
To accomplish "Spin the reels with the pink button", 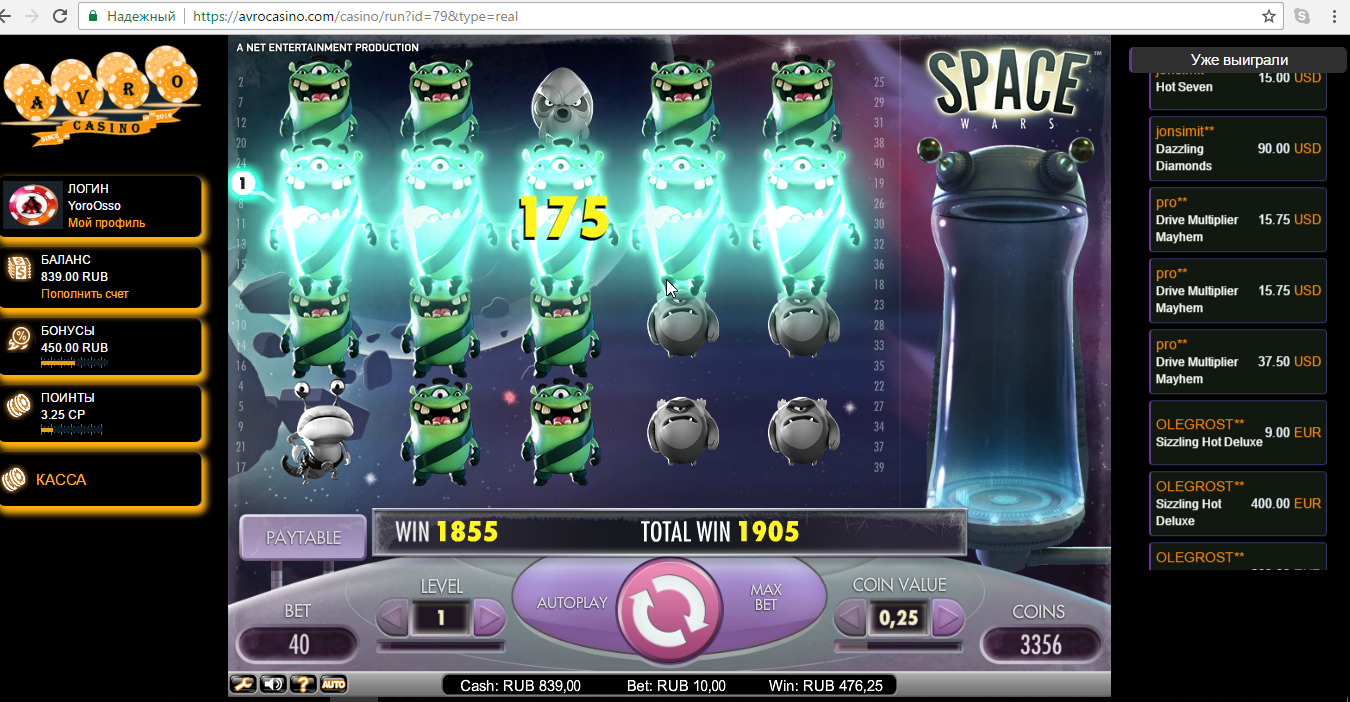I will (x=668, y=612).
